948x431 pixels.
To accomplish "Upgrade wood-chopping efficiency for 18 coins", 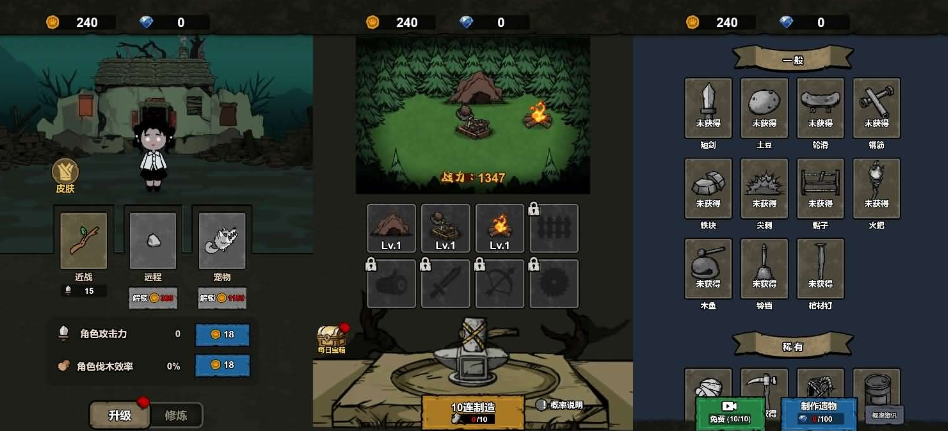I will pos(221,366).
